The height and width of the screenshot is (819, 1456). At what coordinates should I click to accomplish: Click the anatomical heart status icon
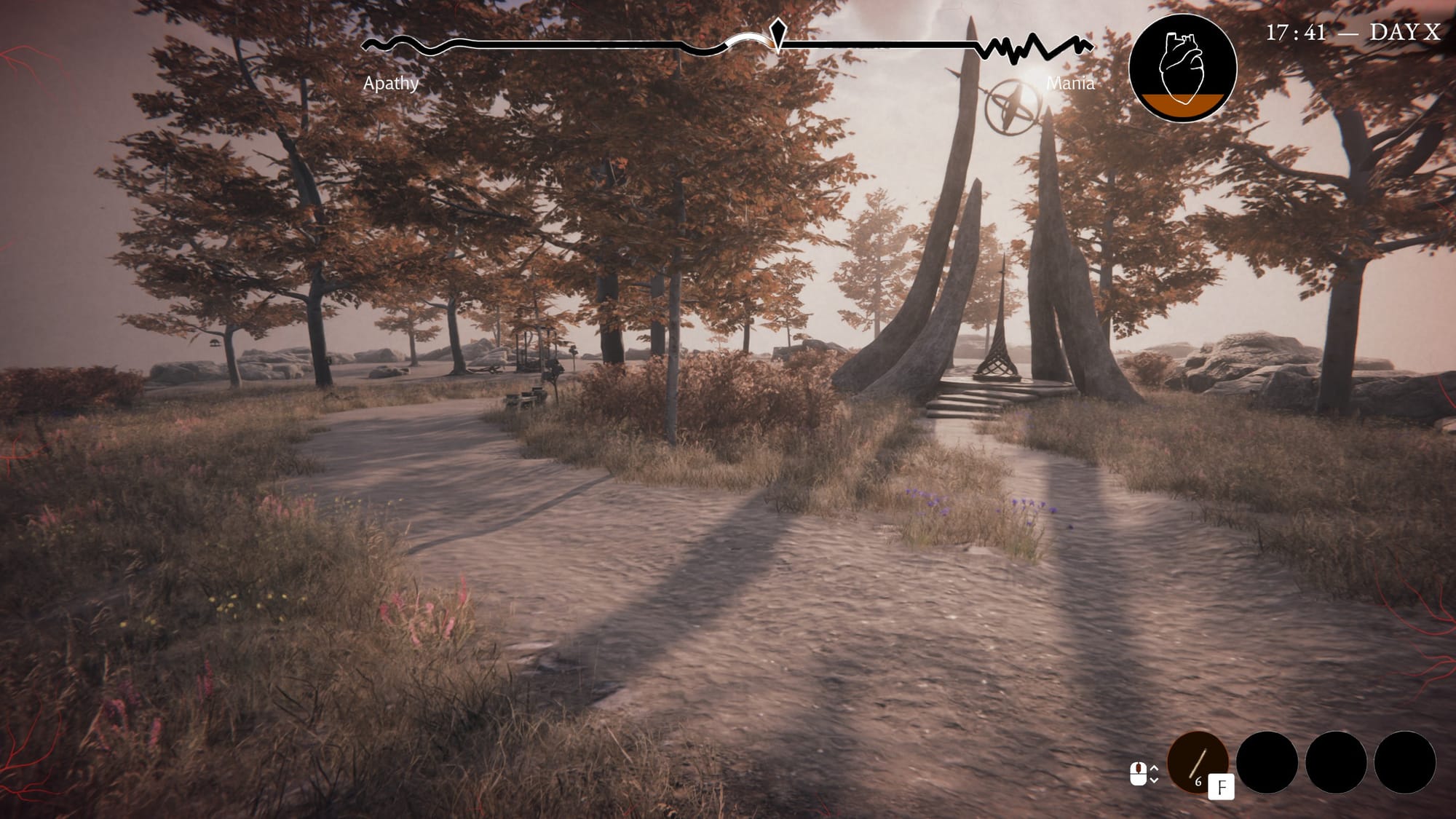pyautogui.click(x=1182, y=68)
